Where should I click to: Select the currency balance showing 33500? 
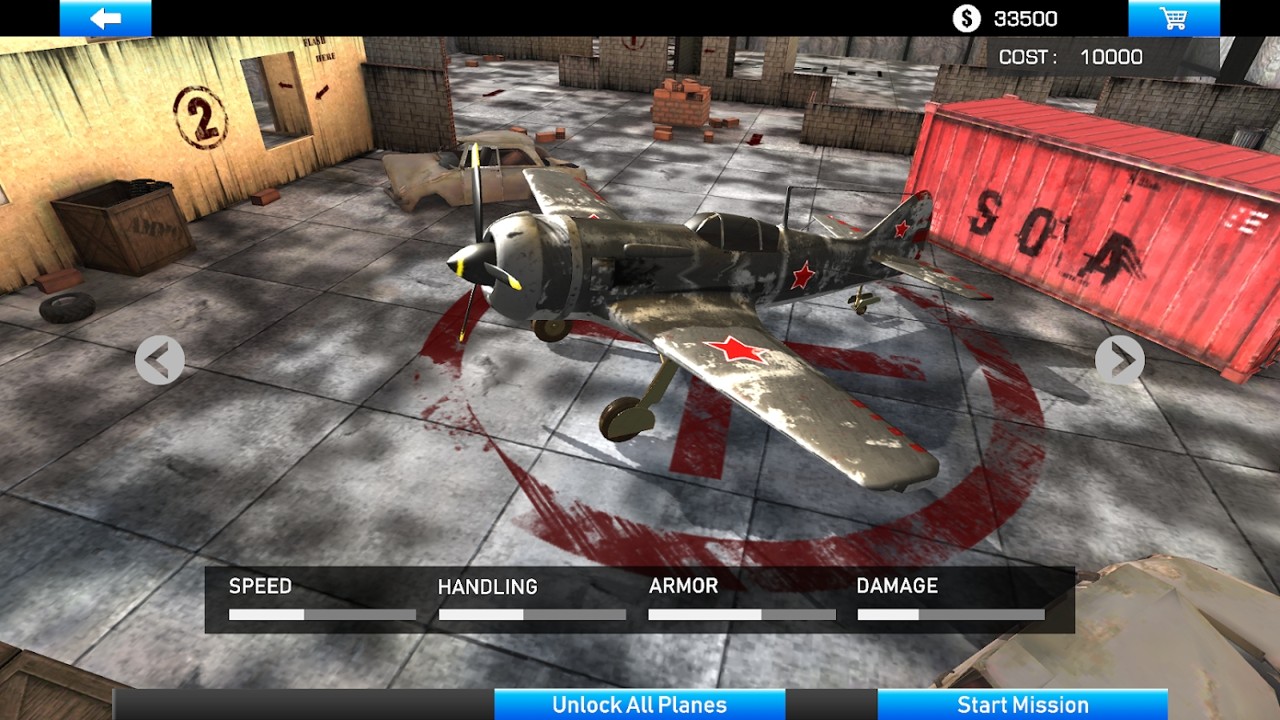click(x=1028, y=17)
